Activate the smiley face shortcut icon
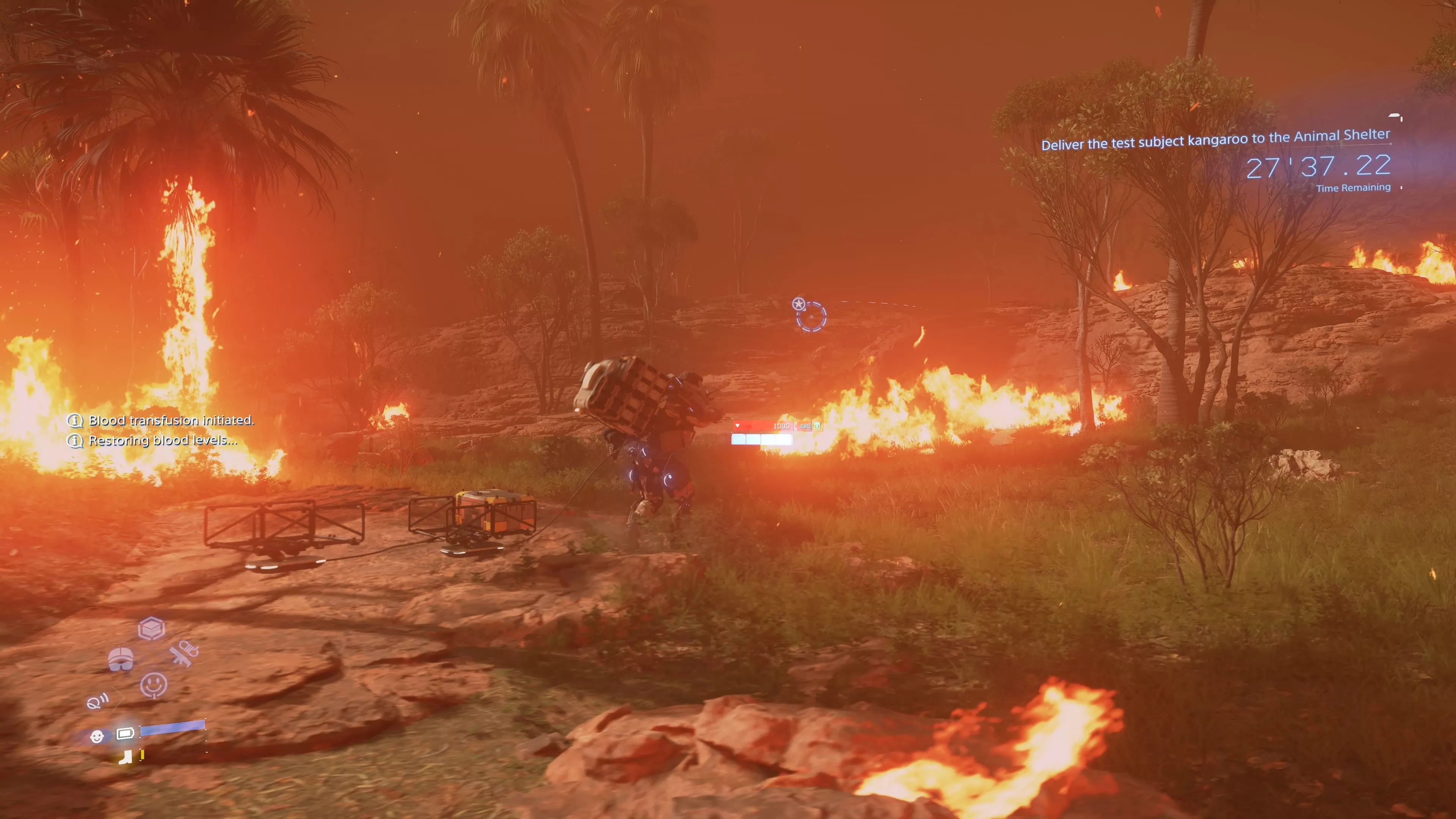 (153, 686)
